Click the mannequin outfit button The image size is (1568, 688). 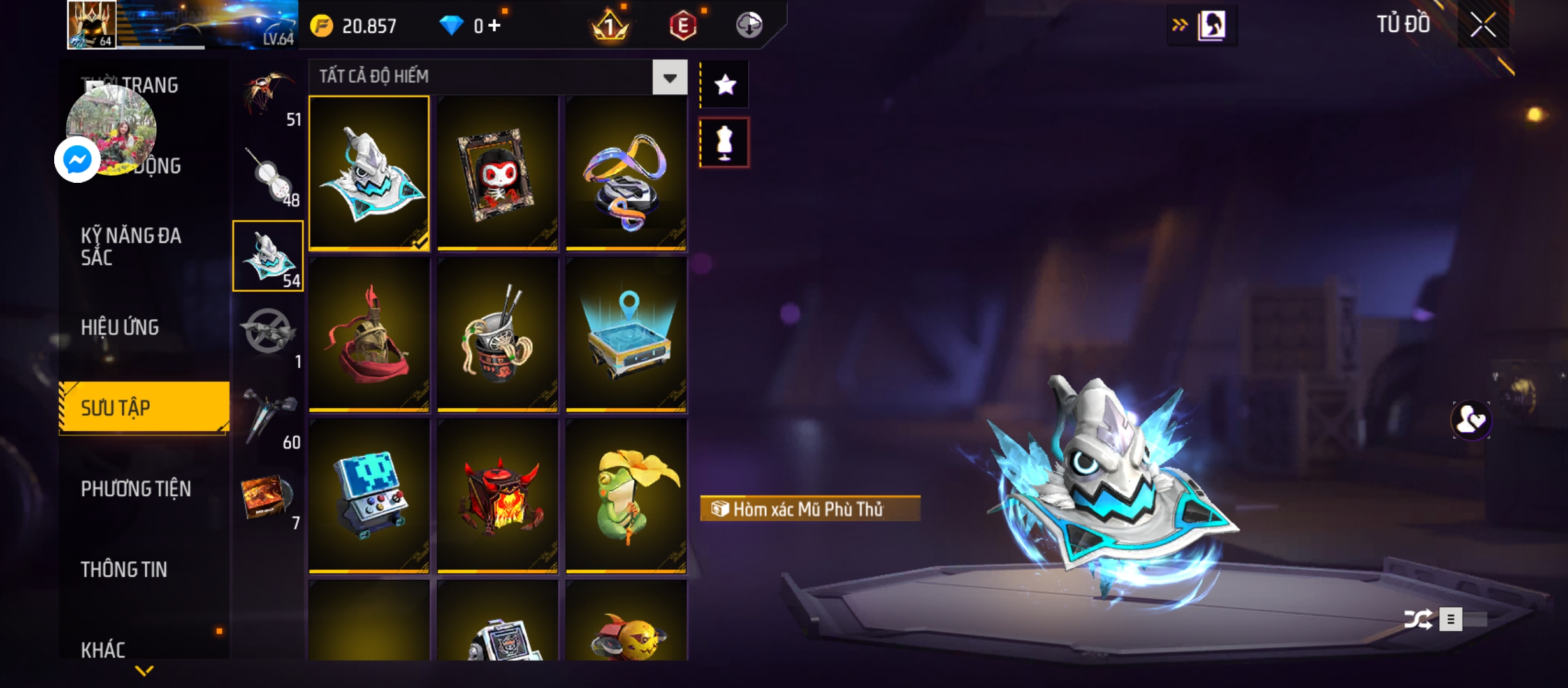pyautogui.click(x=725, y=143)
